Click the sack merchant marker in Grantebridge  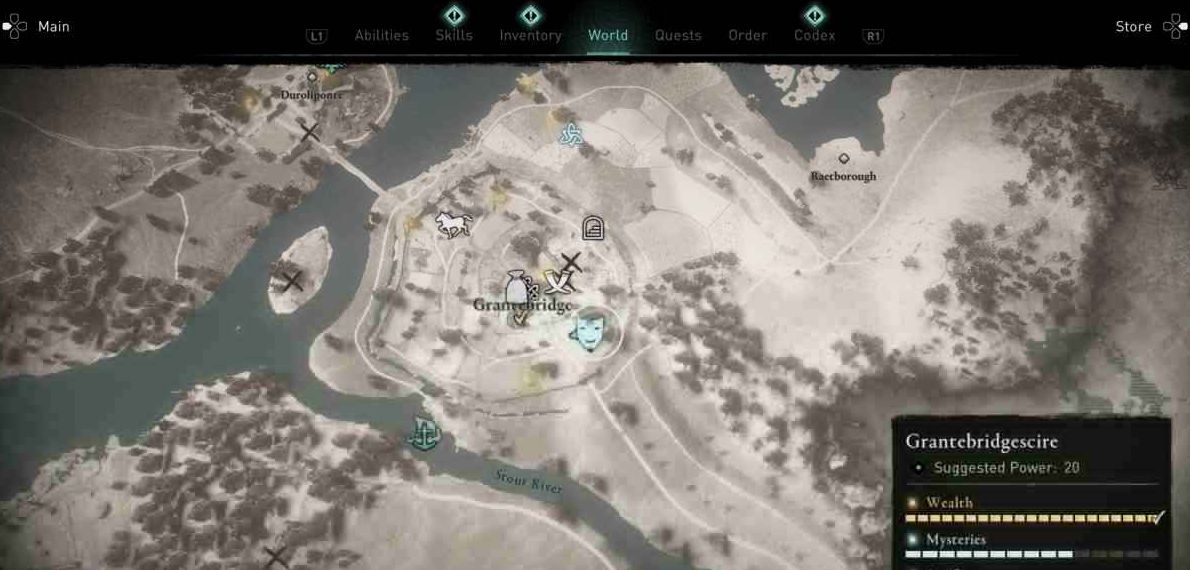516,289
